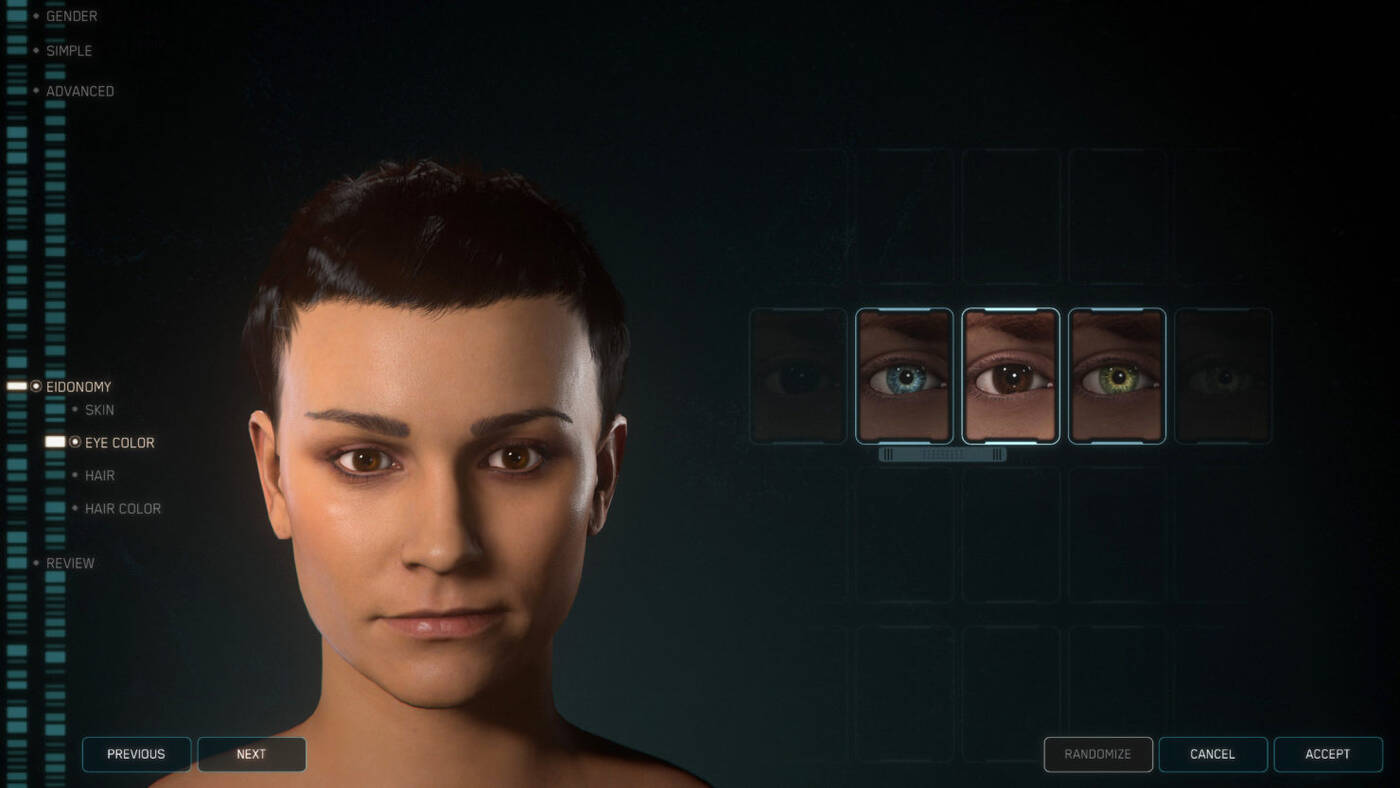Select the green eye color option

point(1115,376)
